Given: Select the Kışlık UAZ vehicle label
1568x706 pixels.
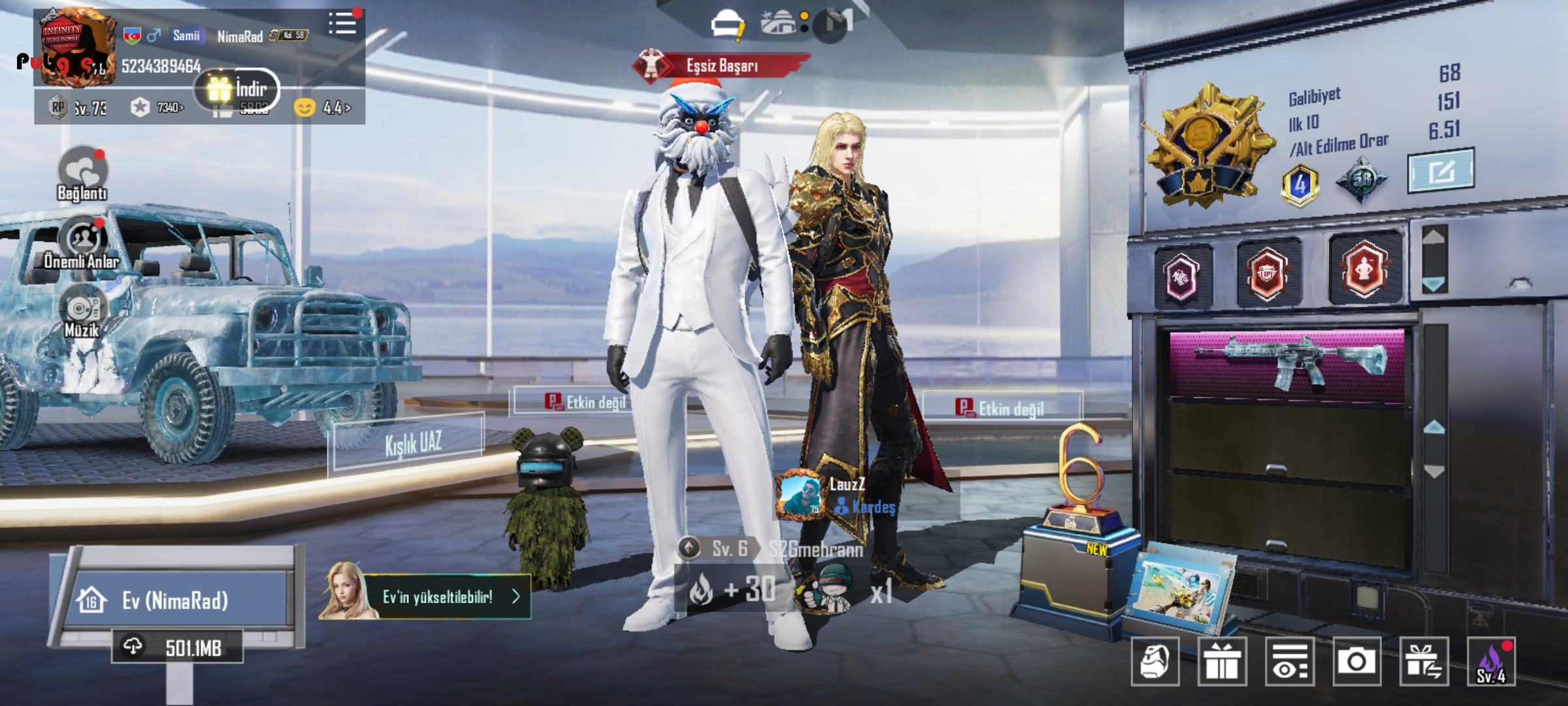Looking at the screenshot, I should coord(412,443).
